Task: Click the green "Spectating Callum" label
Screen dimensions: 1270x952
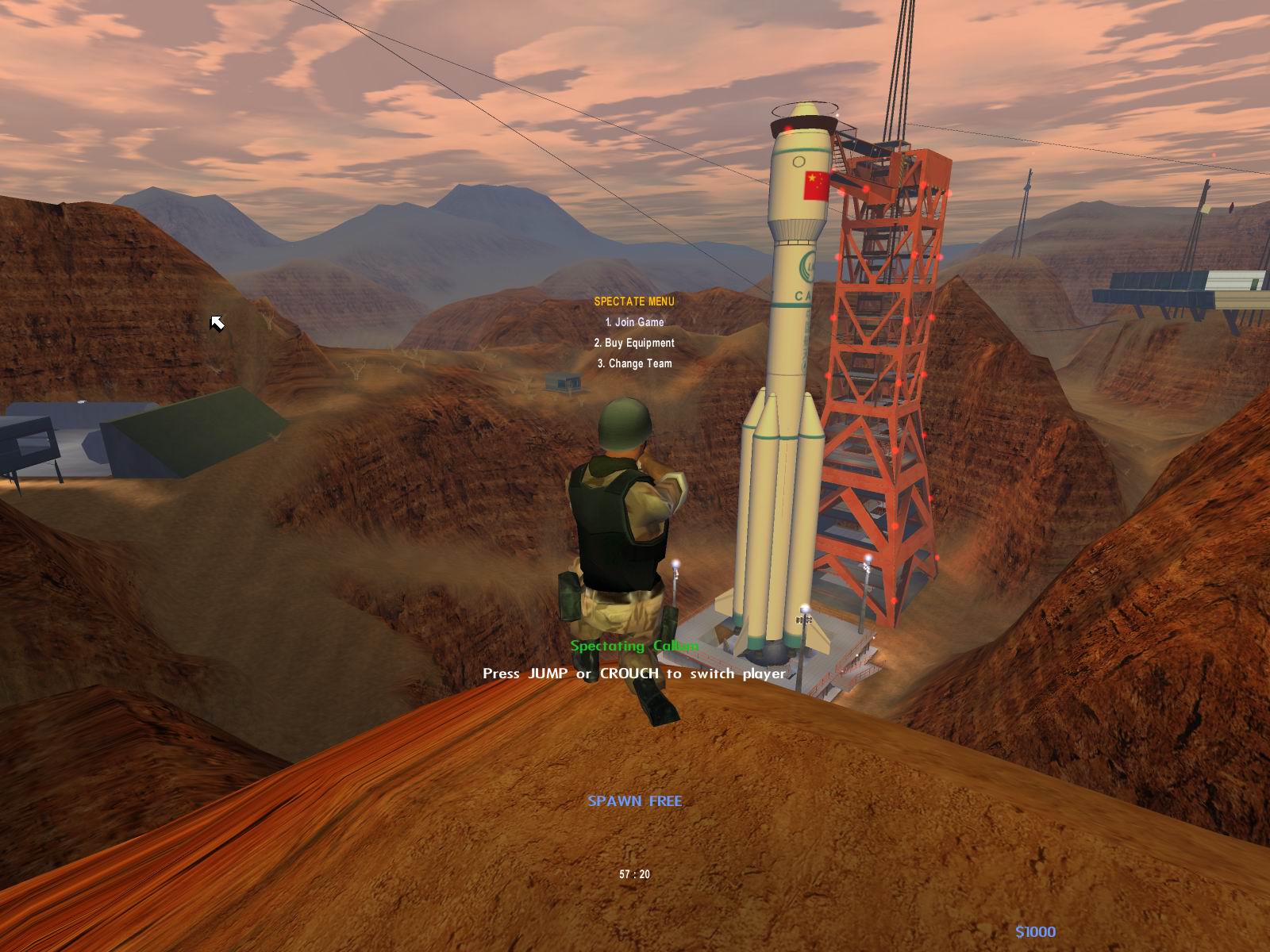Action: (x=634, y=647)
